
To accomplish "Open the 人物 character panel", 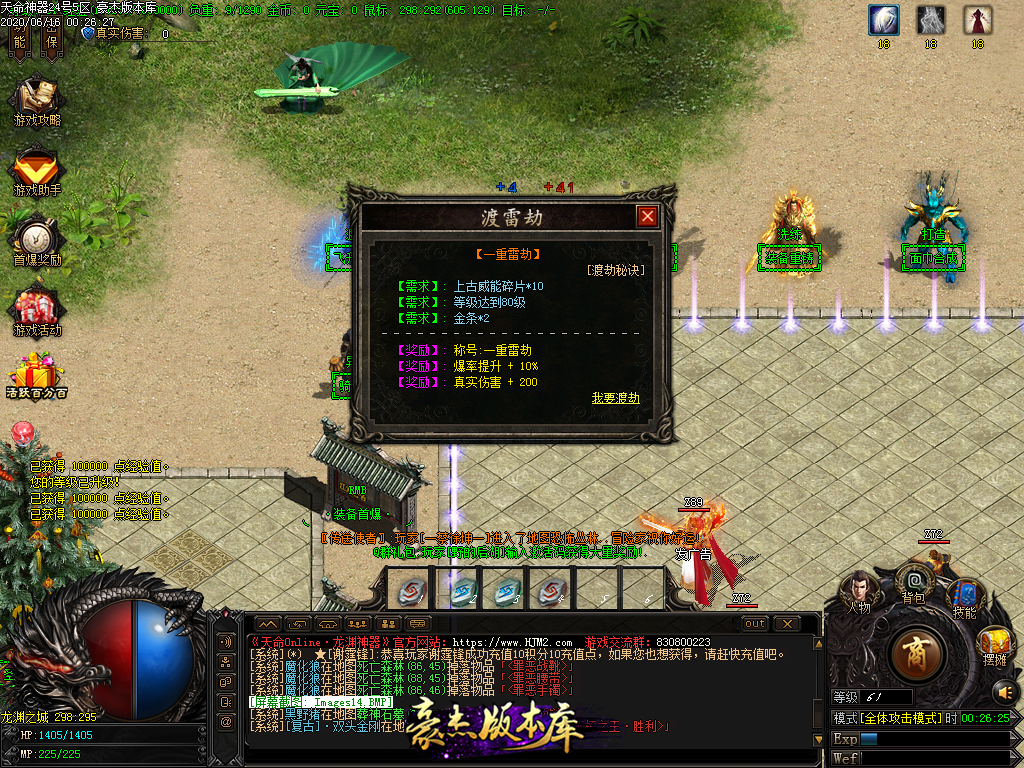I will coord(859,590).
